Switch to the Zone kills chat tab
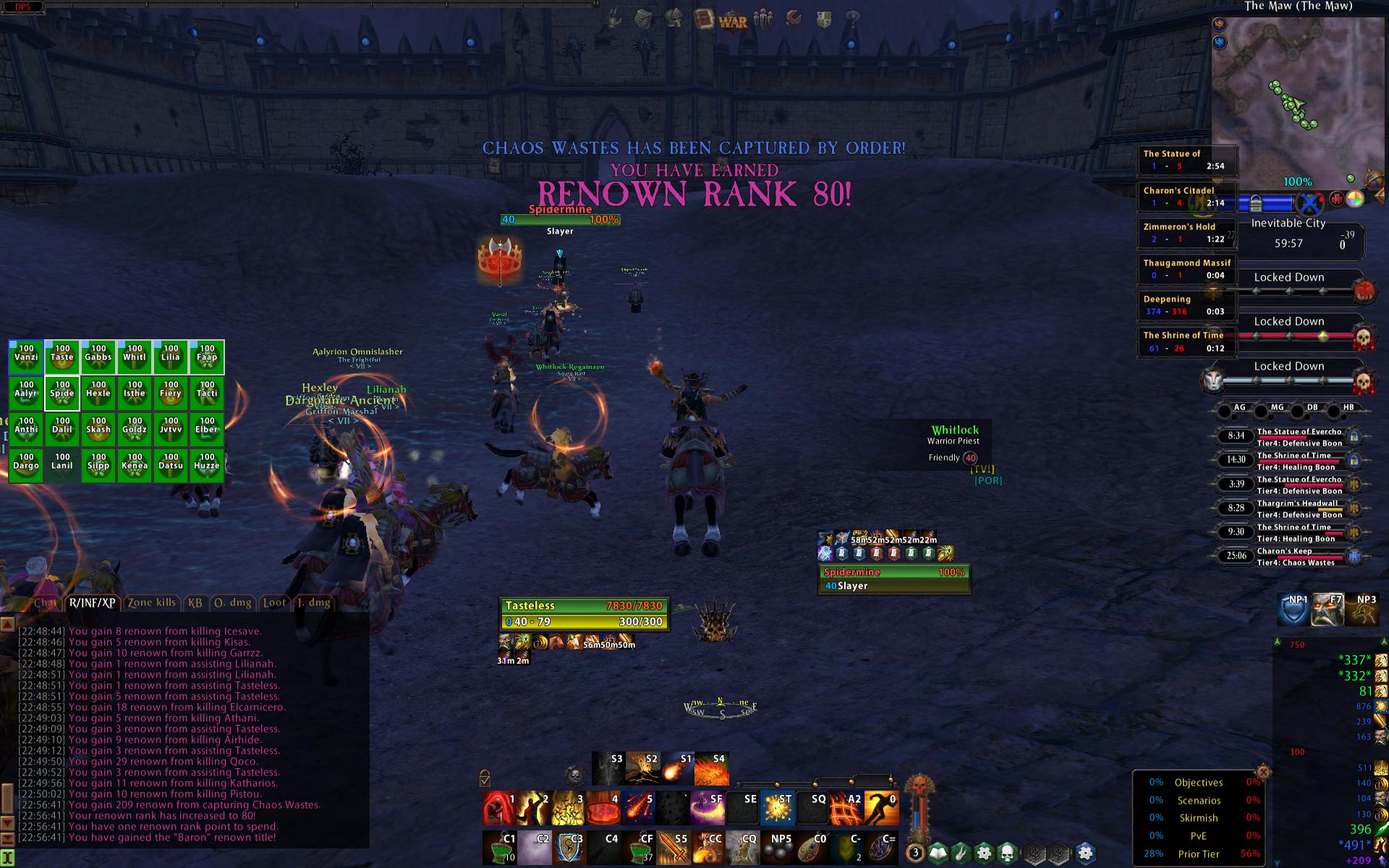1389x868 pixels. (x=151, y=603)
